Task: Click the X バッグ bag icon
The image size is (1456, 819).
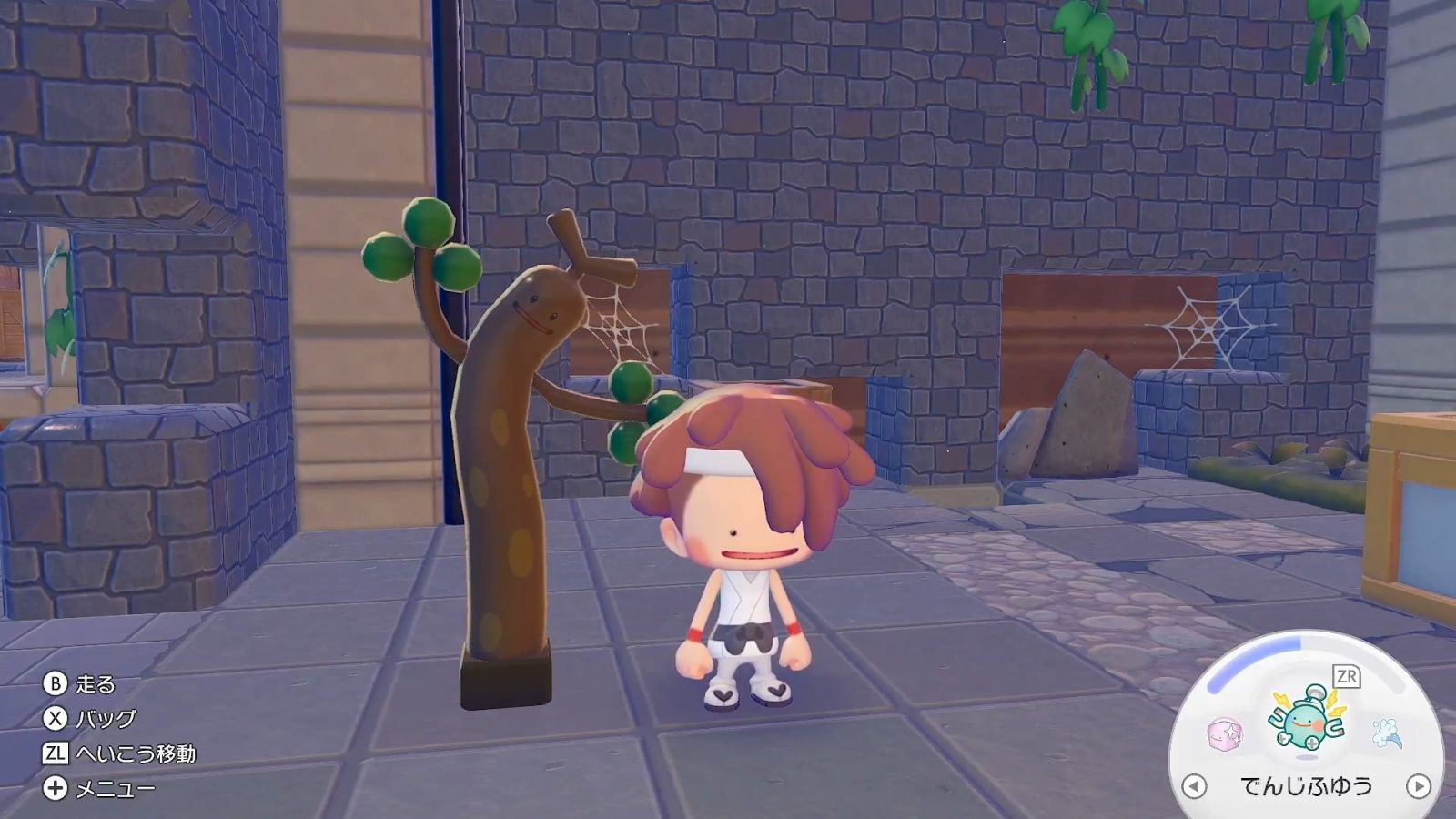Action: pyautogui.click(x=54, y=719)
